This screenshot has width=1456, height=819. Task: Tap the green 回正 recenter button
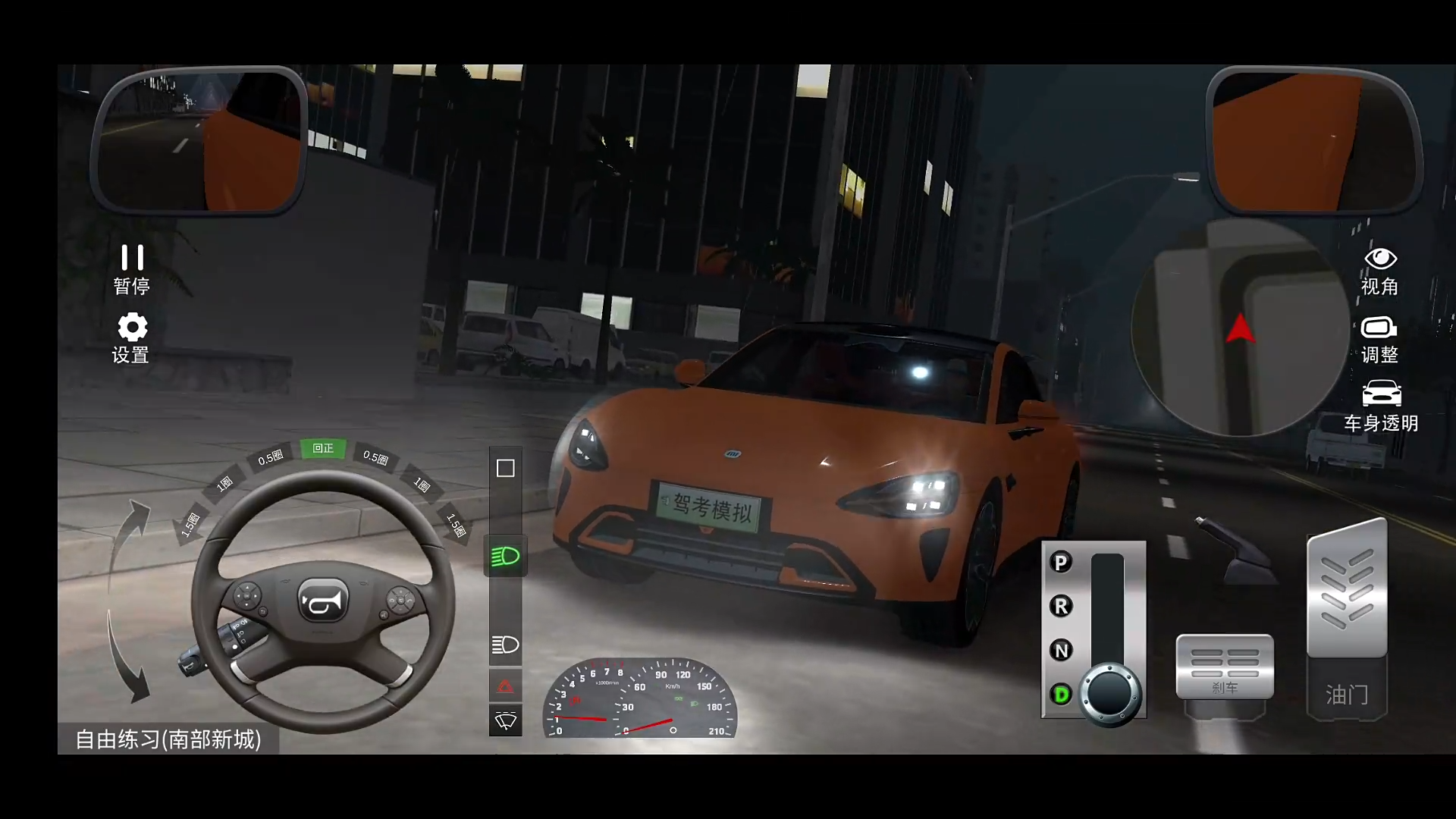click(323, 448)
